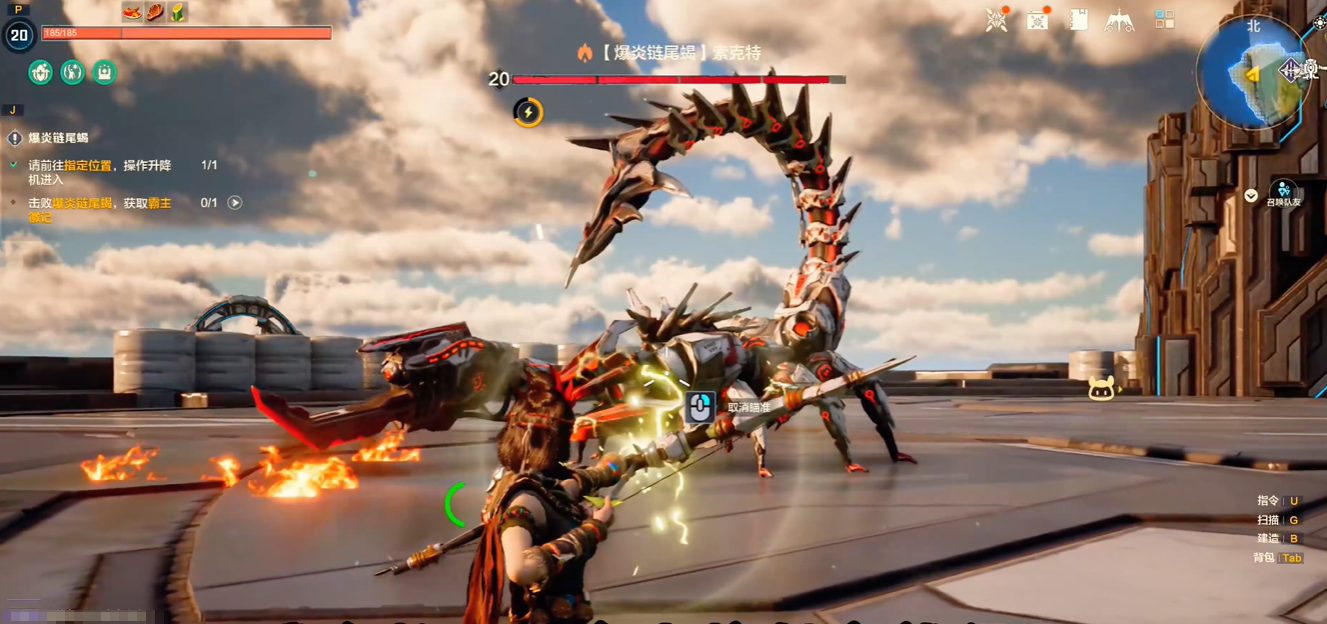Viewport: 1327px width, 624px height.
Task: Open the crossed-blades menu icon
Action: coord(996,20)
